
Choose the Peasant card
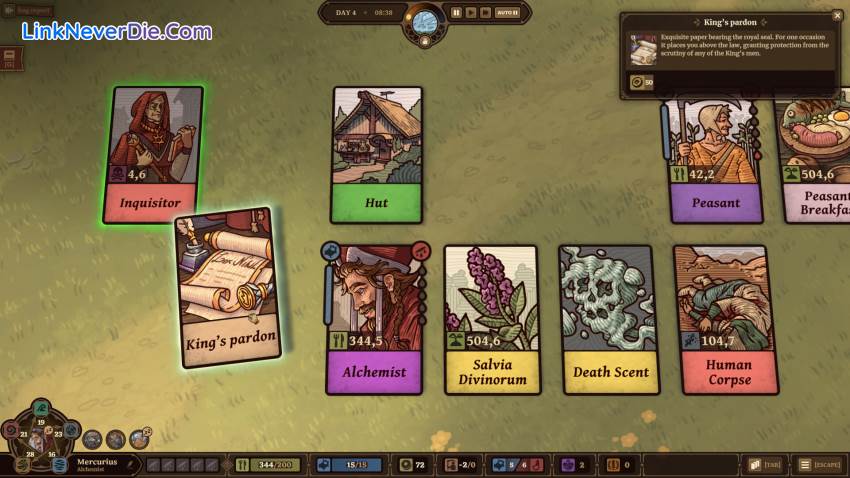(714, 160)
